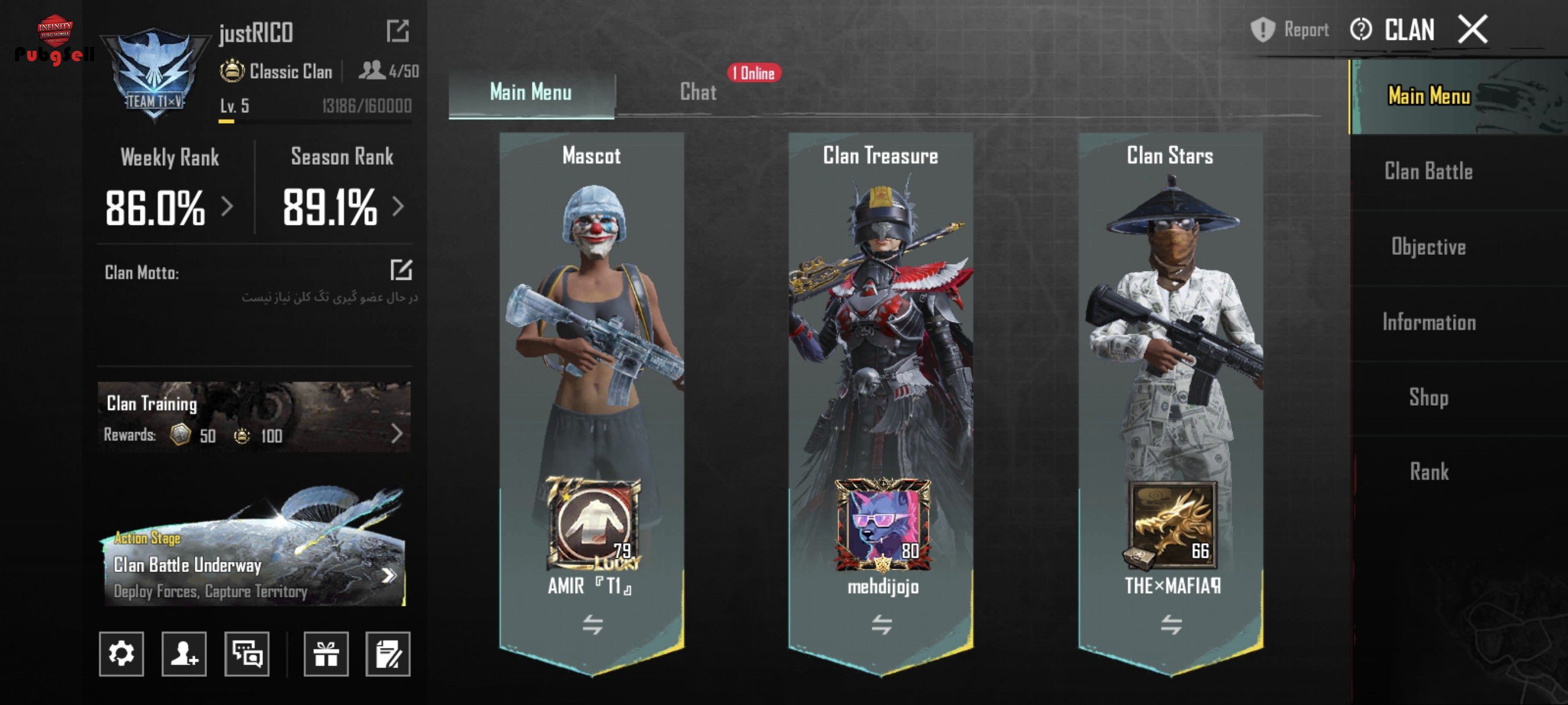Expand the Season Rank details

(398, 207)
